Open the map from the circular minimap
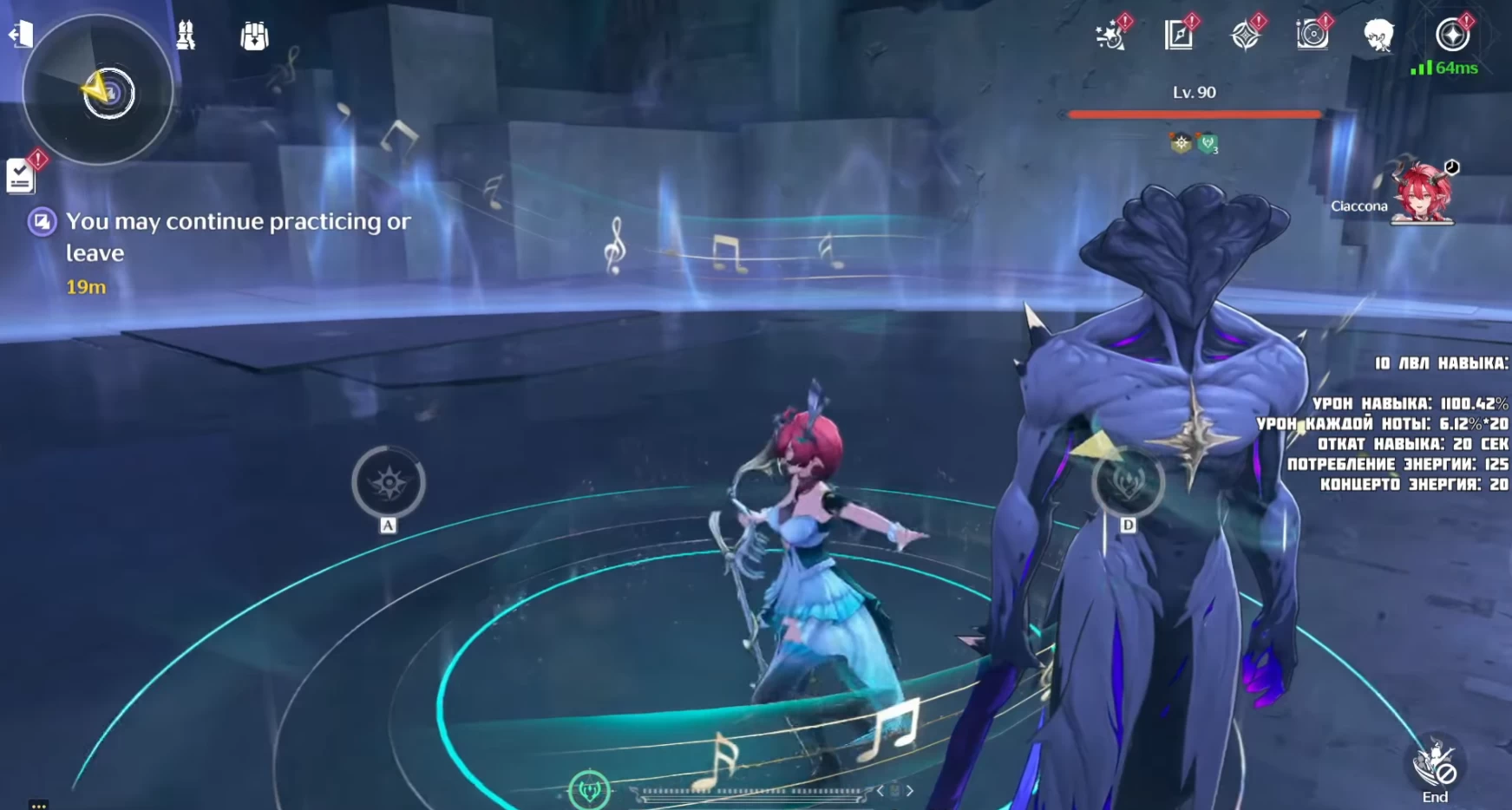 coord(98,90)
